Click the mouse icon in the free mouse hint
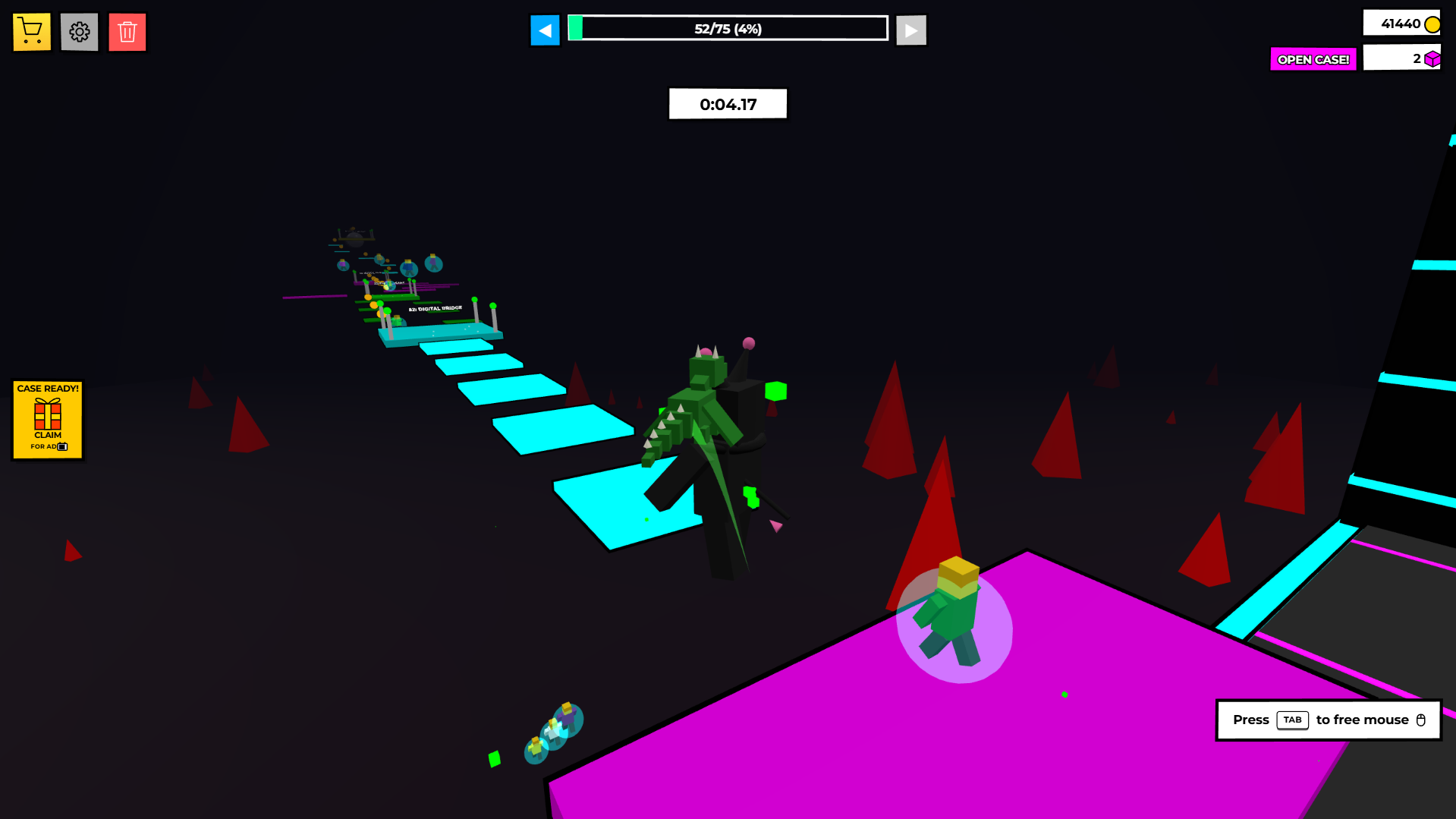Image resolution: width=1456 pixels, height=819 pixels. click(x=1421, y=720)
